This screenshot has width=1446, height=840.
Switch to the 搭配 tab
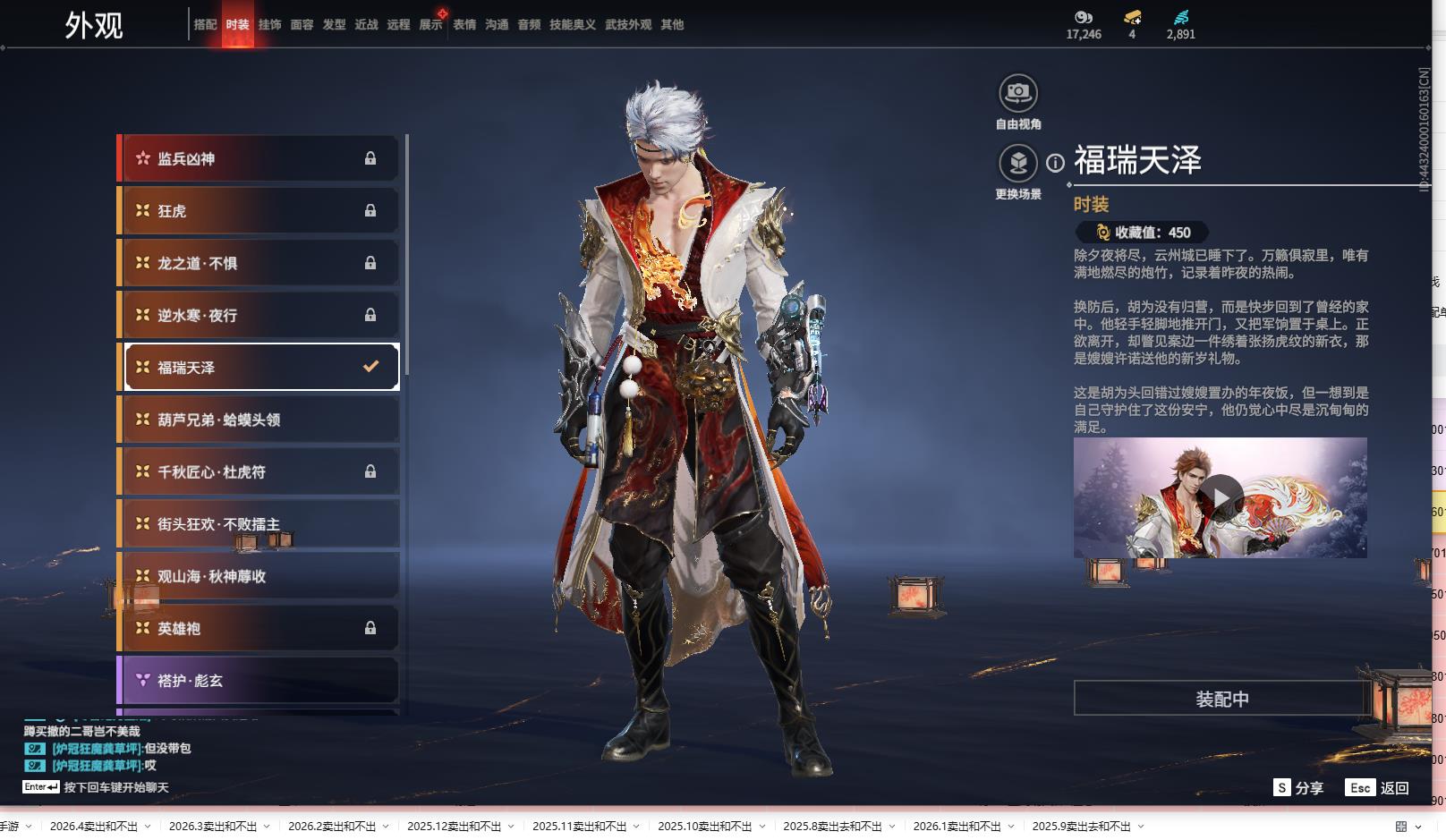[205, 25]
